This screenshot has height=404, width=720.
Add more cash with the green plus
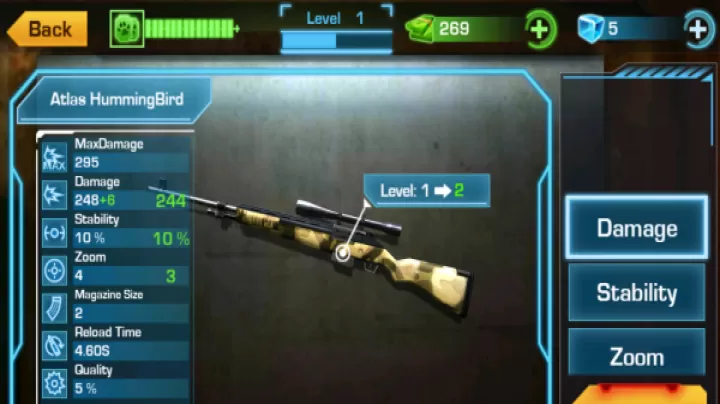point(539,29)
